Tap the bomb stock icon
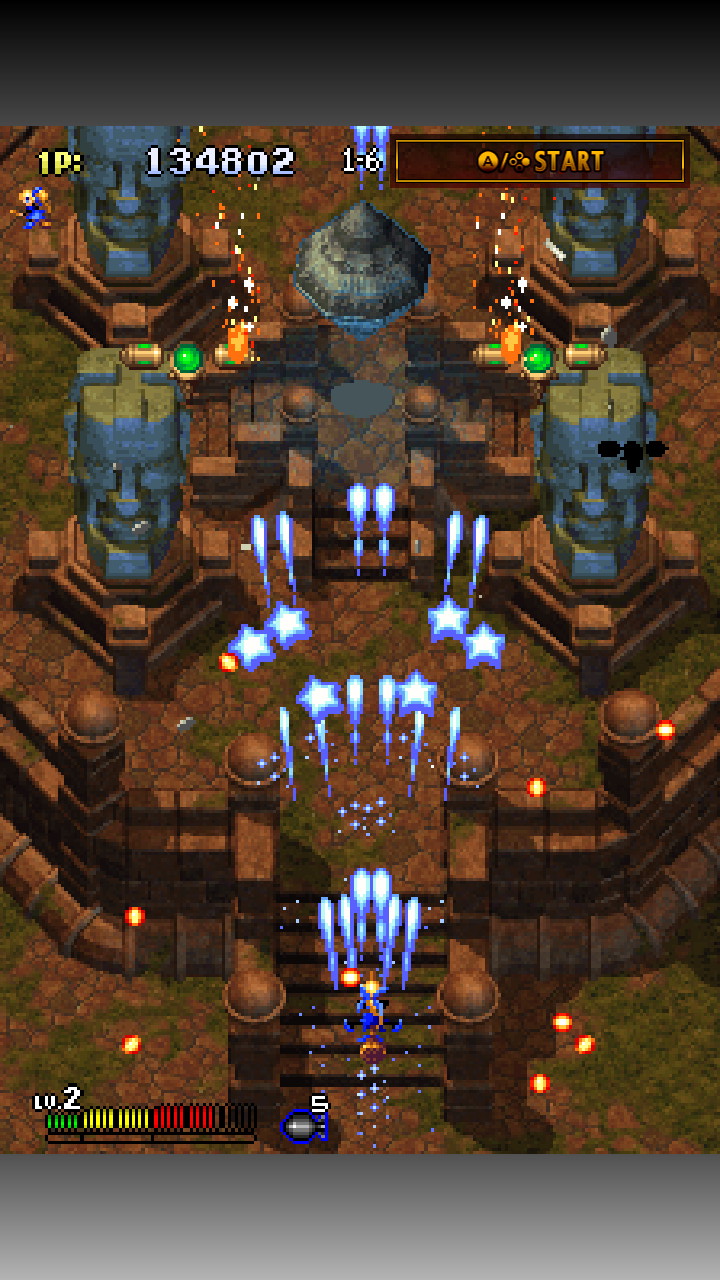The width and height of the screenshot is (720, 1280). tap(303, 1125)
